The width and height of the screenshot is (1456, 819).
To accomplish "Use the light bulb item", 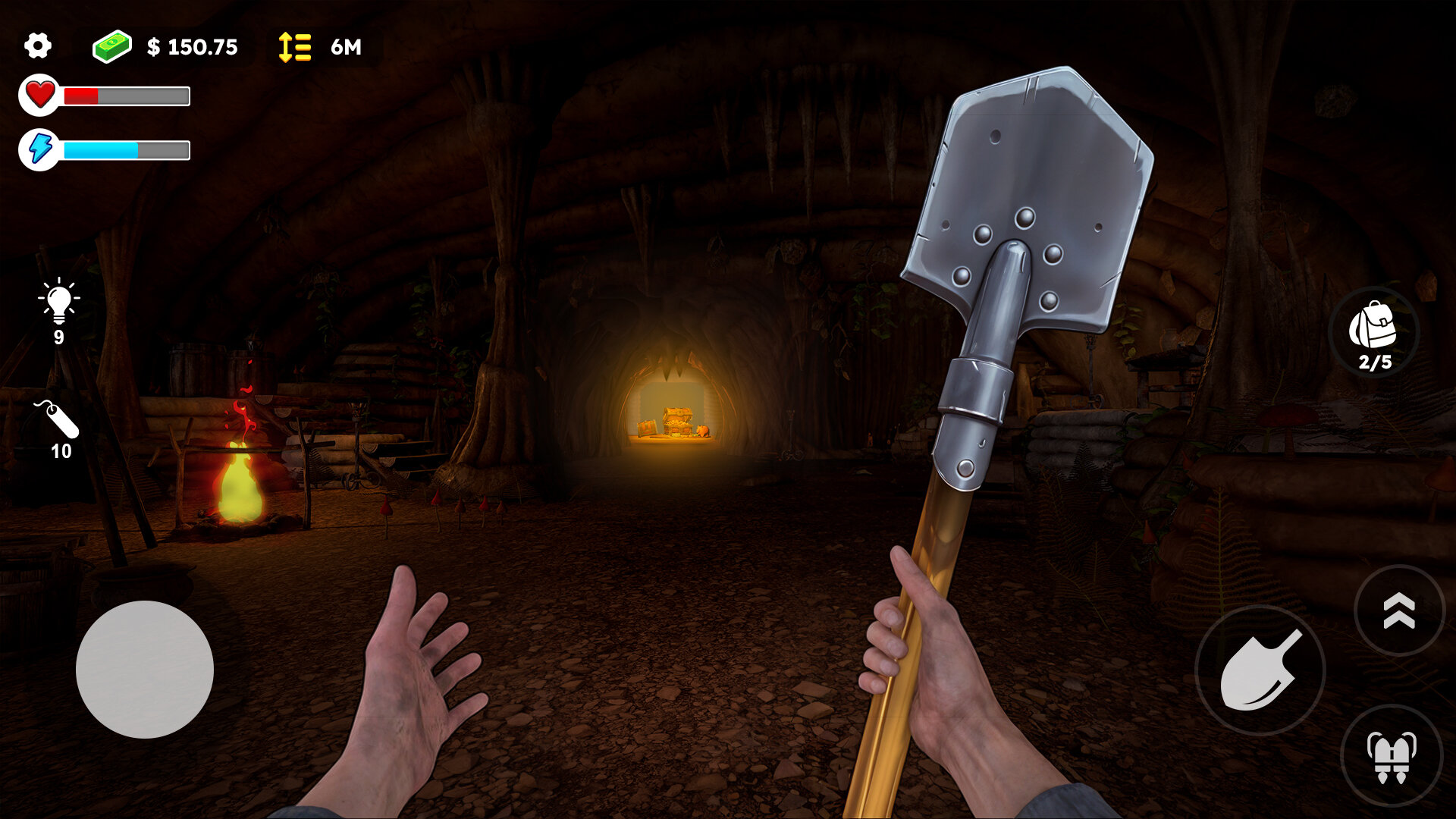I will 58,302.
